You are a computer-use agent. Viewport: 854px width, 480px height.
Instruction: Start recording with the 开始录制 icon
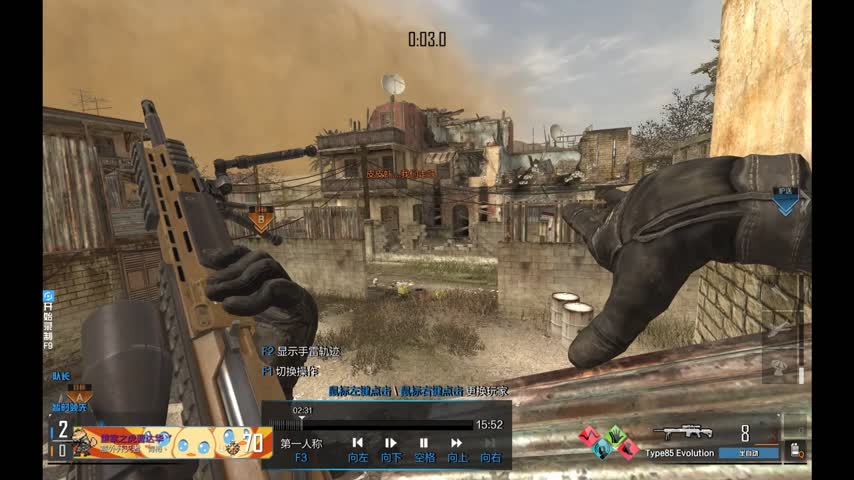pos(49,297)
